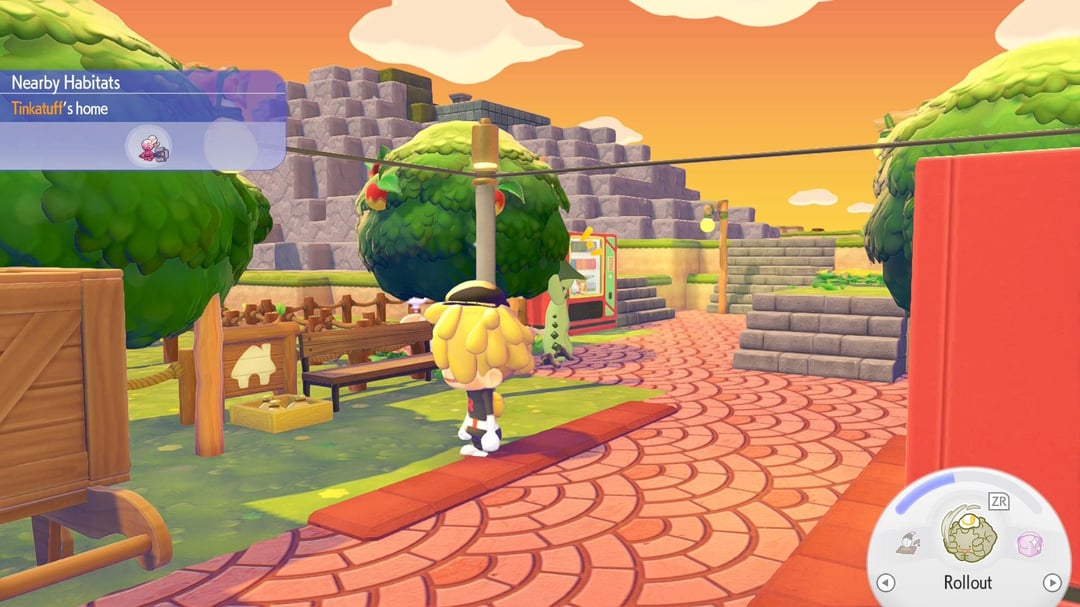
Task: Click the Tinkatuff portrait in Nearby Habitats
Action: click(x=149, y=146)
